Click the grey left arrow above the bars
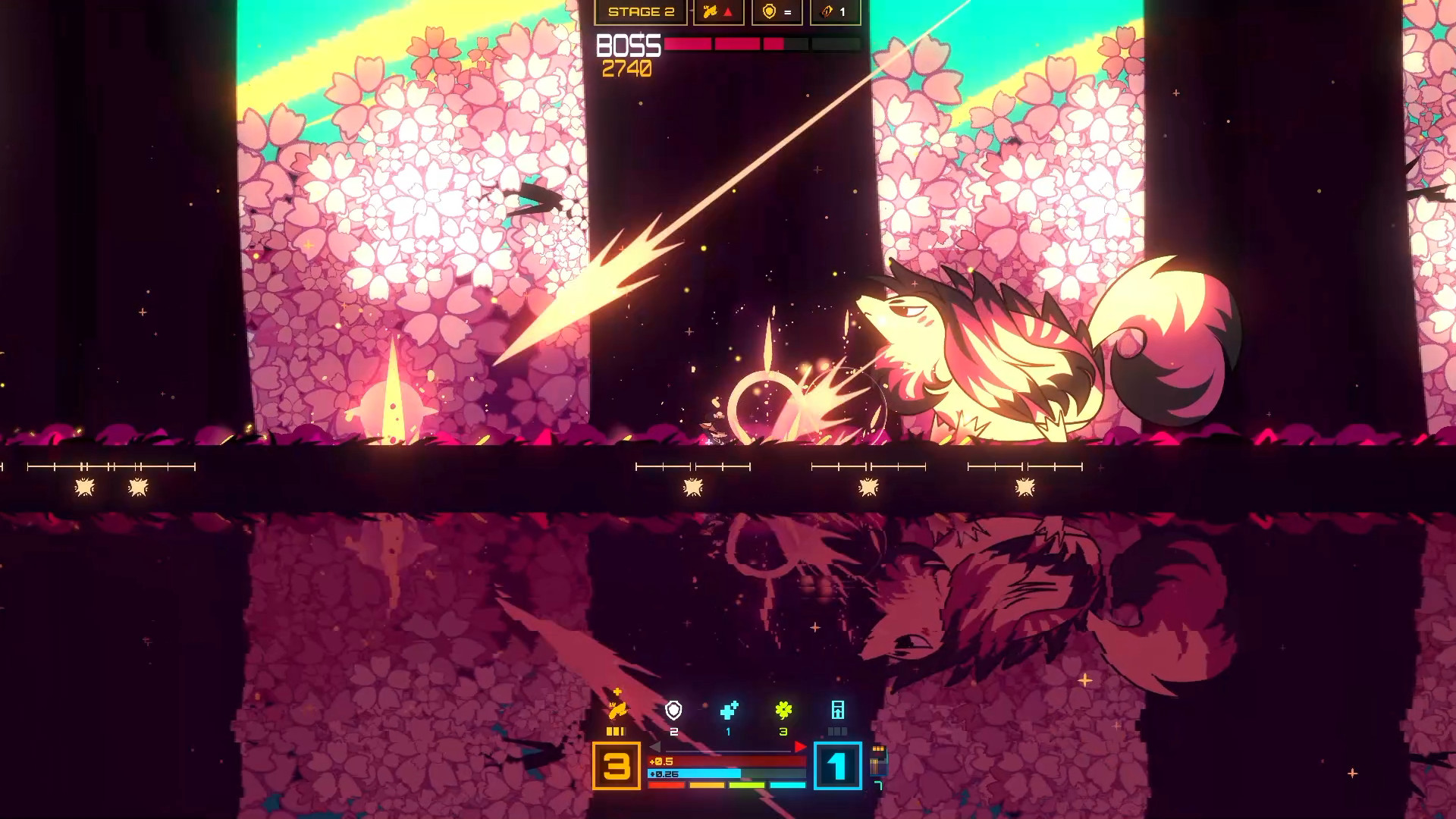This screenshot has width=1456, height=819. 654,748
